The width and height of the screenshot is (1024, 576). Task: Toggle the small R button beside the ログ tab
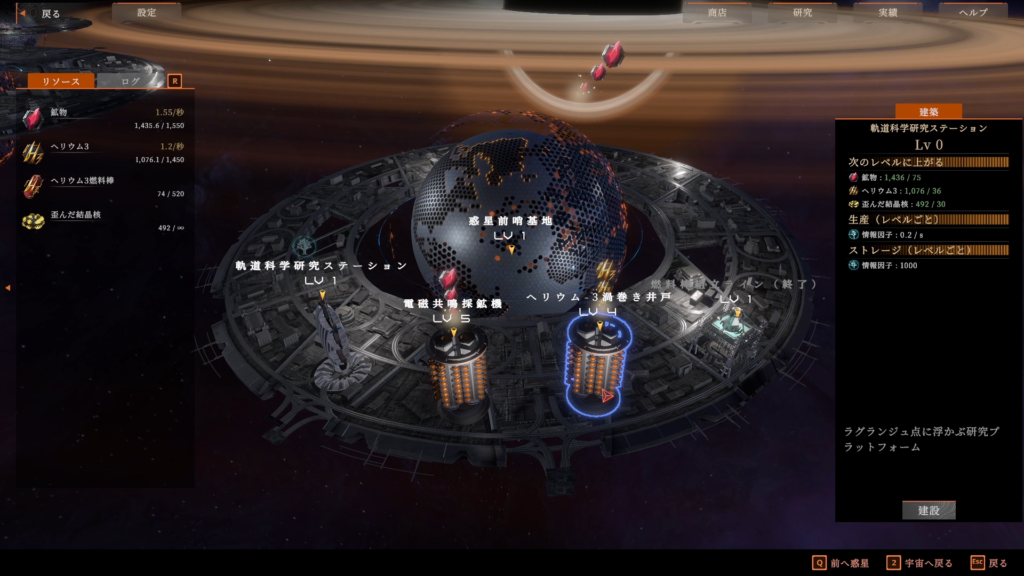pyautogui.click(x=175, y=81)
